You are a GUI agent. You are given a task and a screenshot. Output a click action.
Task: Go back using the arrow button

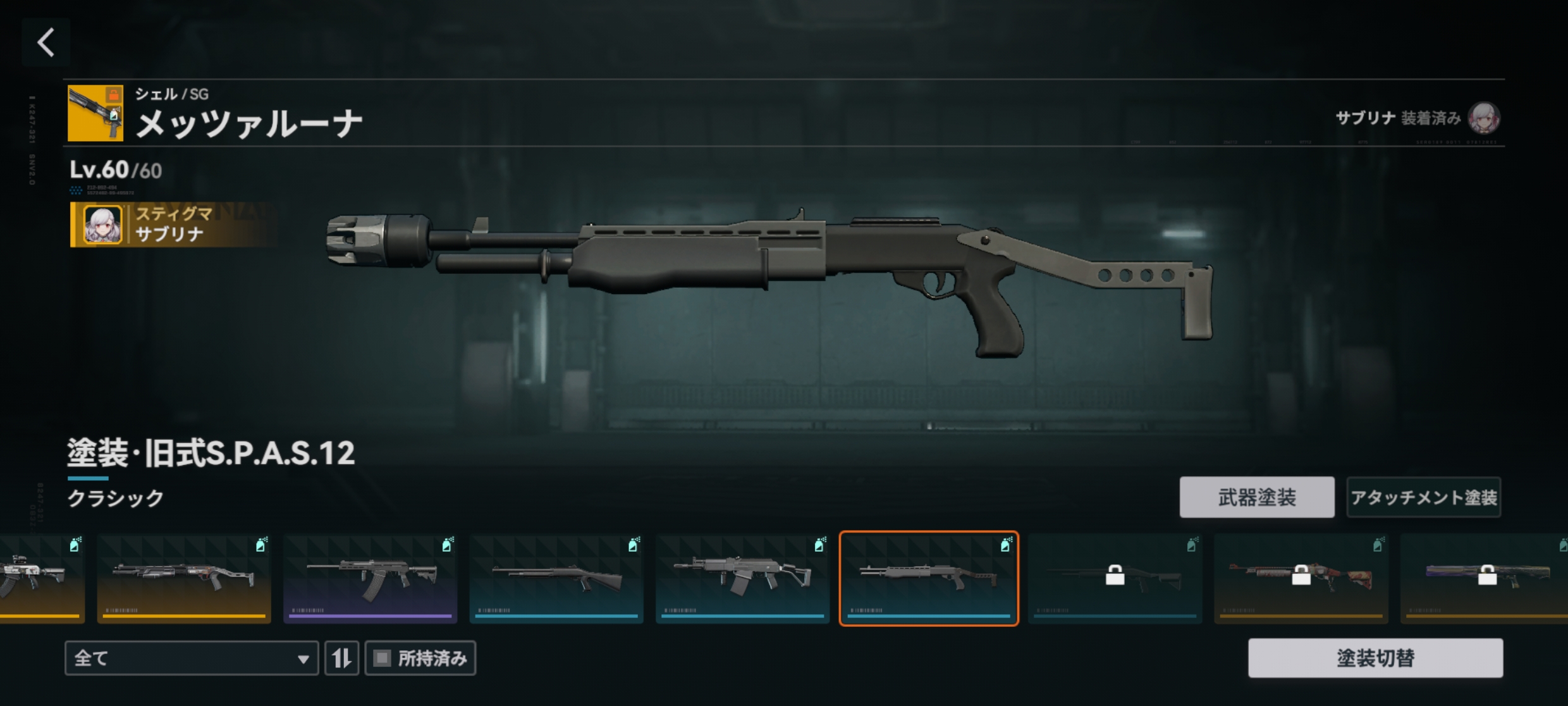(46, 42)
